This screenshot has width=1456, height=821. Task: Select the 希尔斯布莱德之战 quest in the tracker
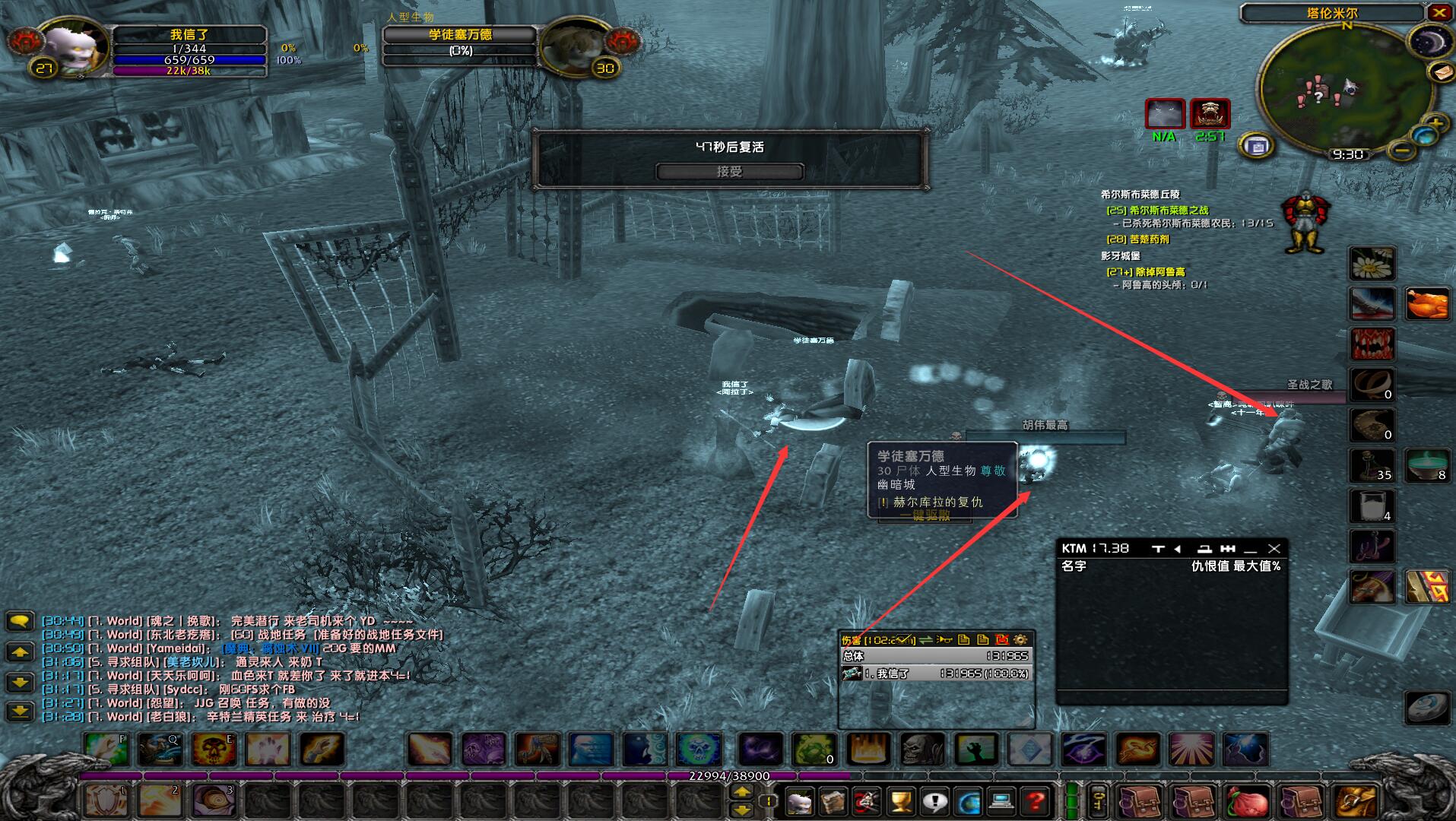point(1168,210)
